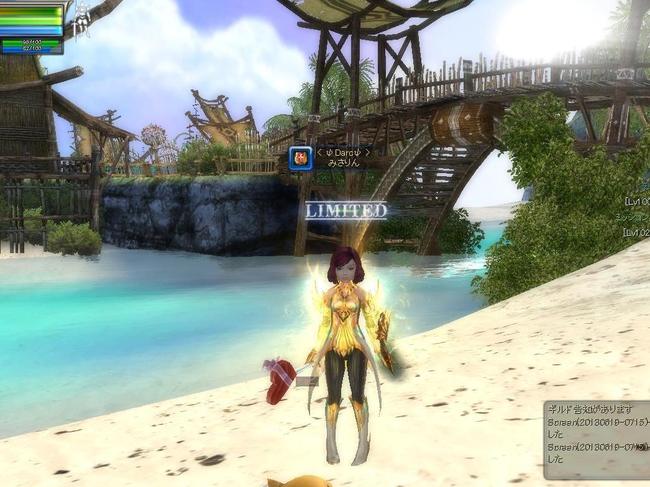Screen dimensions: 650x487
Task: Open the guild notice message box
Action: [x=596, y=438]
